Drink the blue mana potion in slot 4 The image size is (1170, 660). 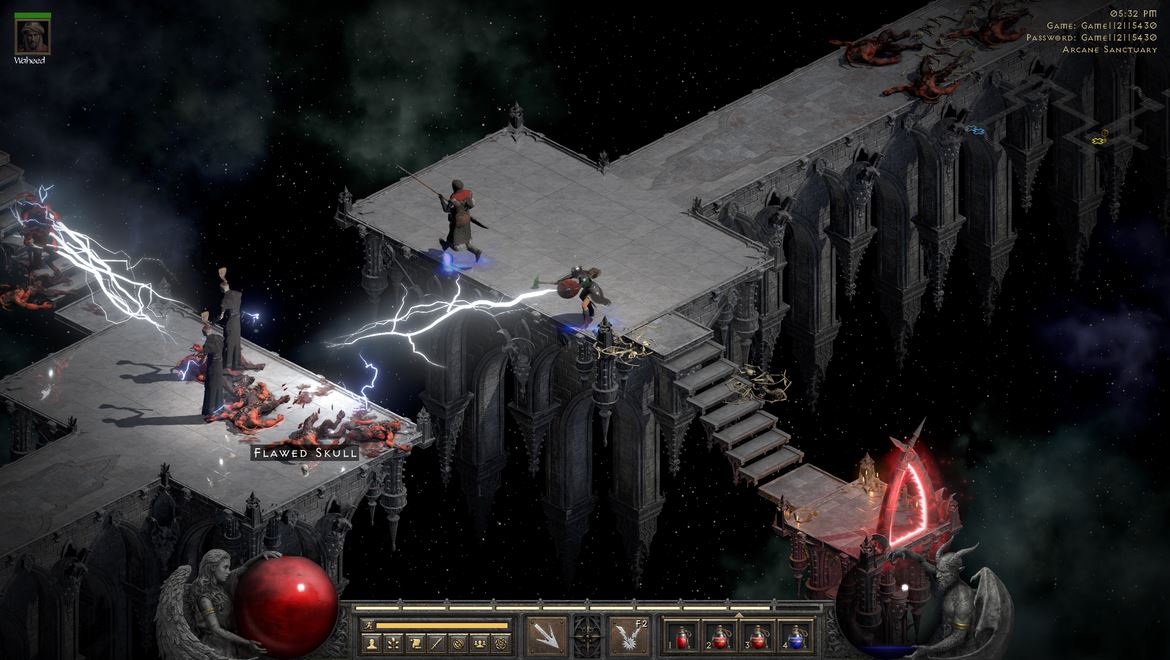[x=795, y=636]
